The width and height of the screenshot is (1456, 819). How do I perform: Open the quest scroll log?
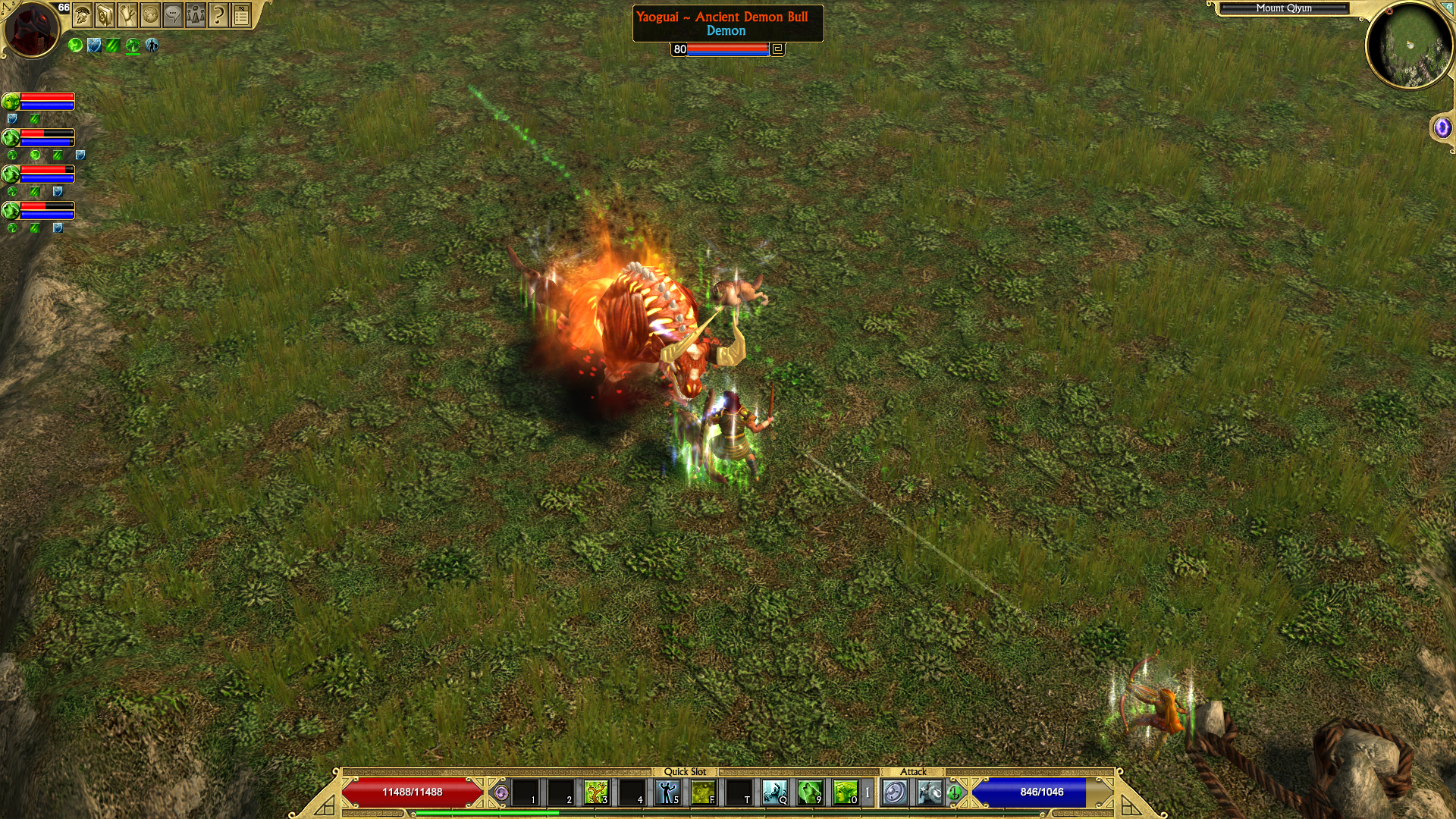click(x=128, y=14)
